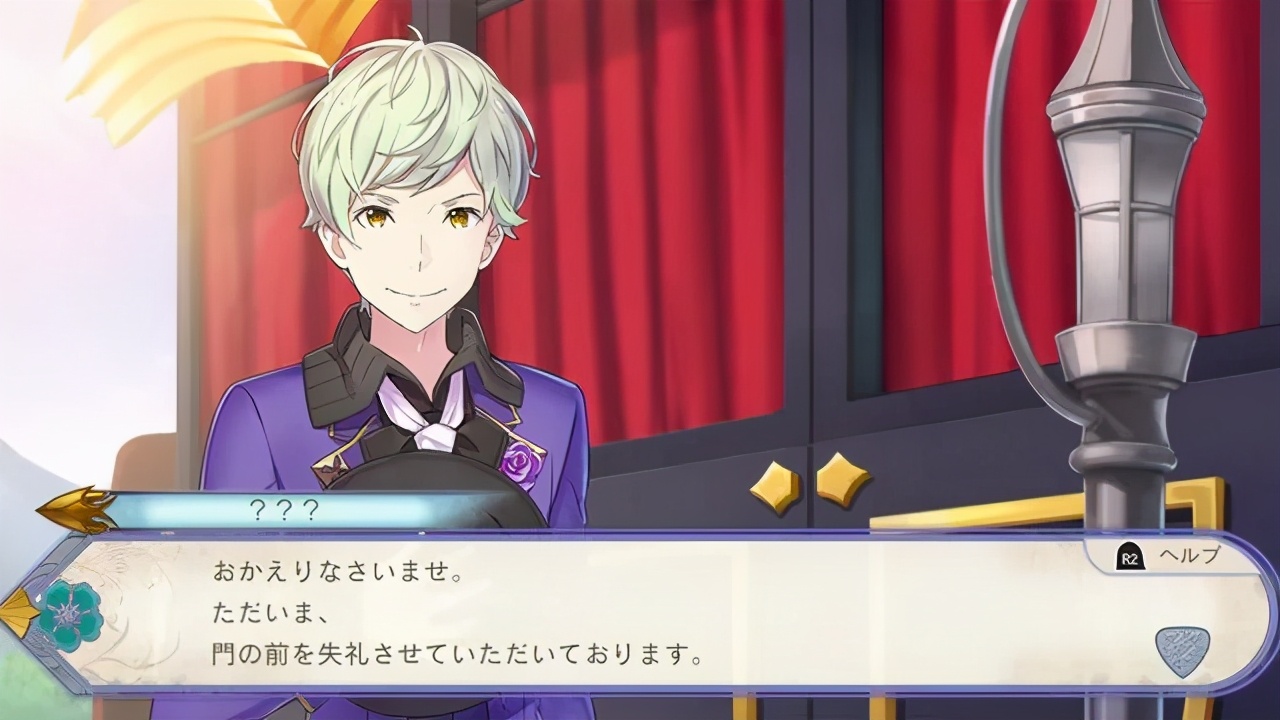Image resolution: width=1280 pixels, height=720 pixels.
Task: Click the shield-shaped continue indicator
Action: [1182, 651]
